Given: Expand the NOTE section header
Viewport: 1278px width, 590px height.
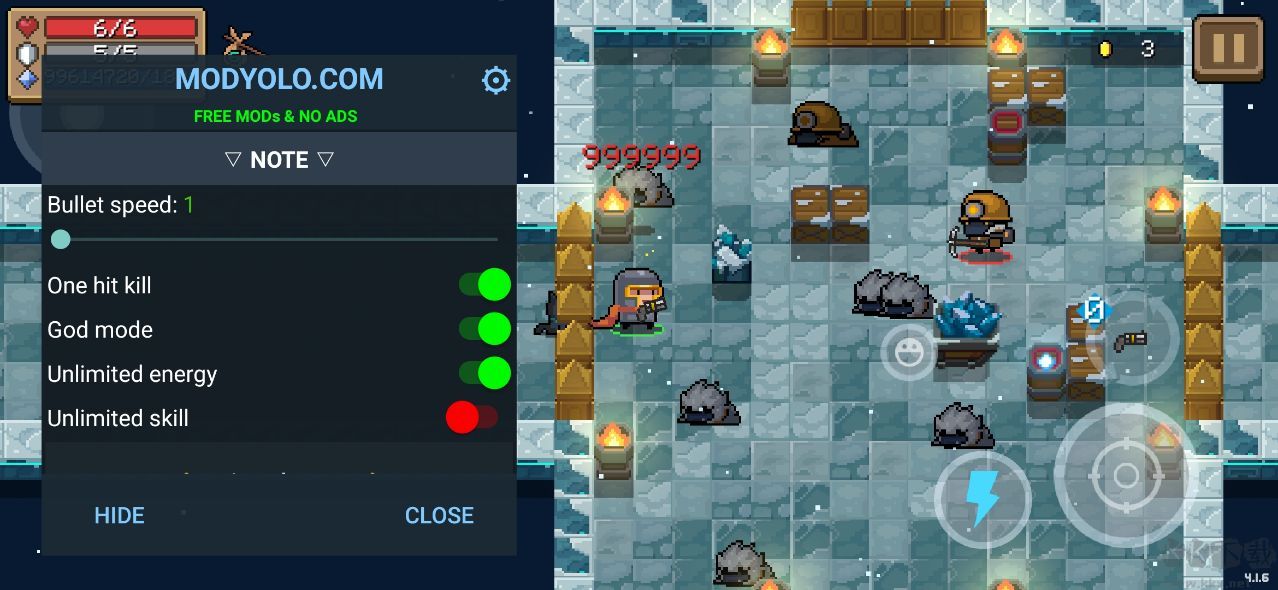Looking at the screenshot, I should click(279, 160).
